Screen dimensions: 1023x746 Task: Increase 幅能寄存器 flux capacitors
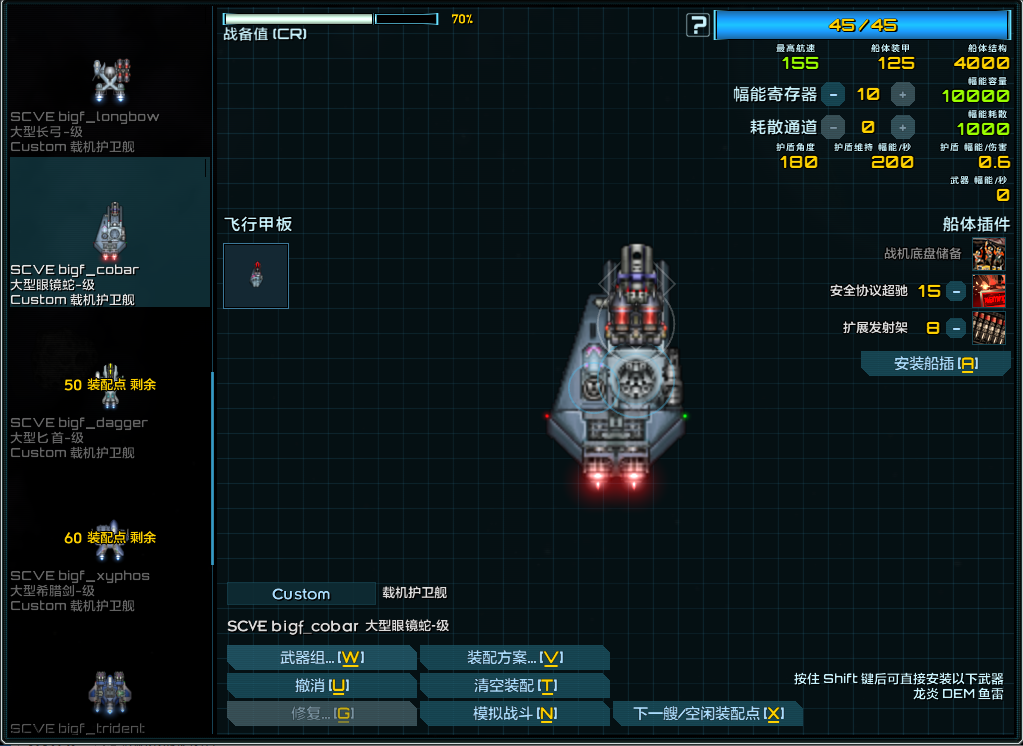click(x=903, y=95)
